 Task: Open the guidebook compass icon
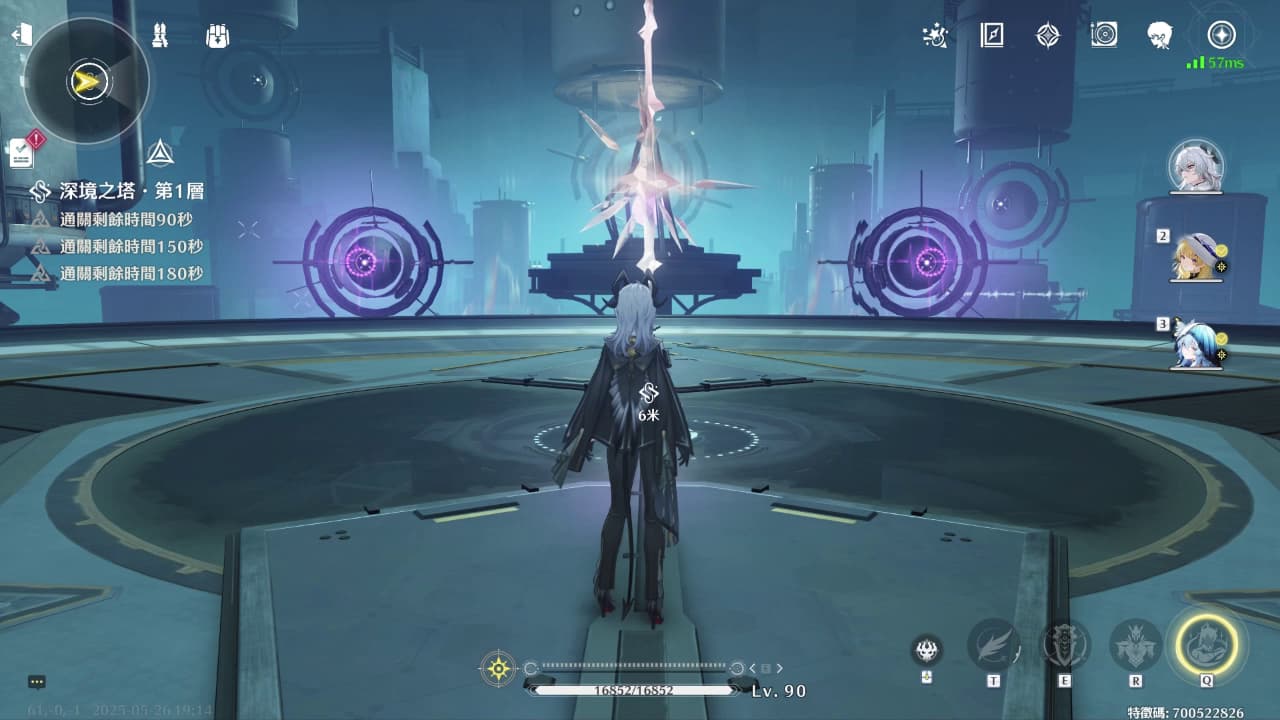991,36
